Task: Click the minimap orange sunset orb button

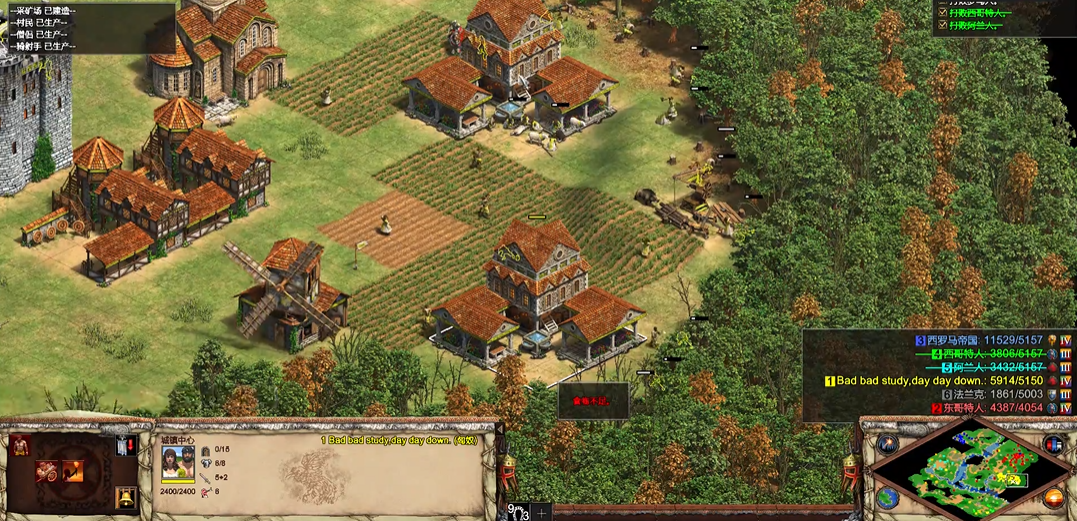Action: coord(1051,497)
